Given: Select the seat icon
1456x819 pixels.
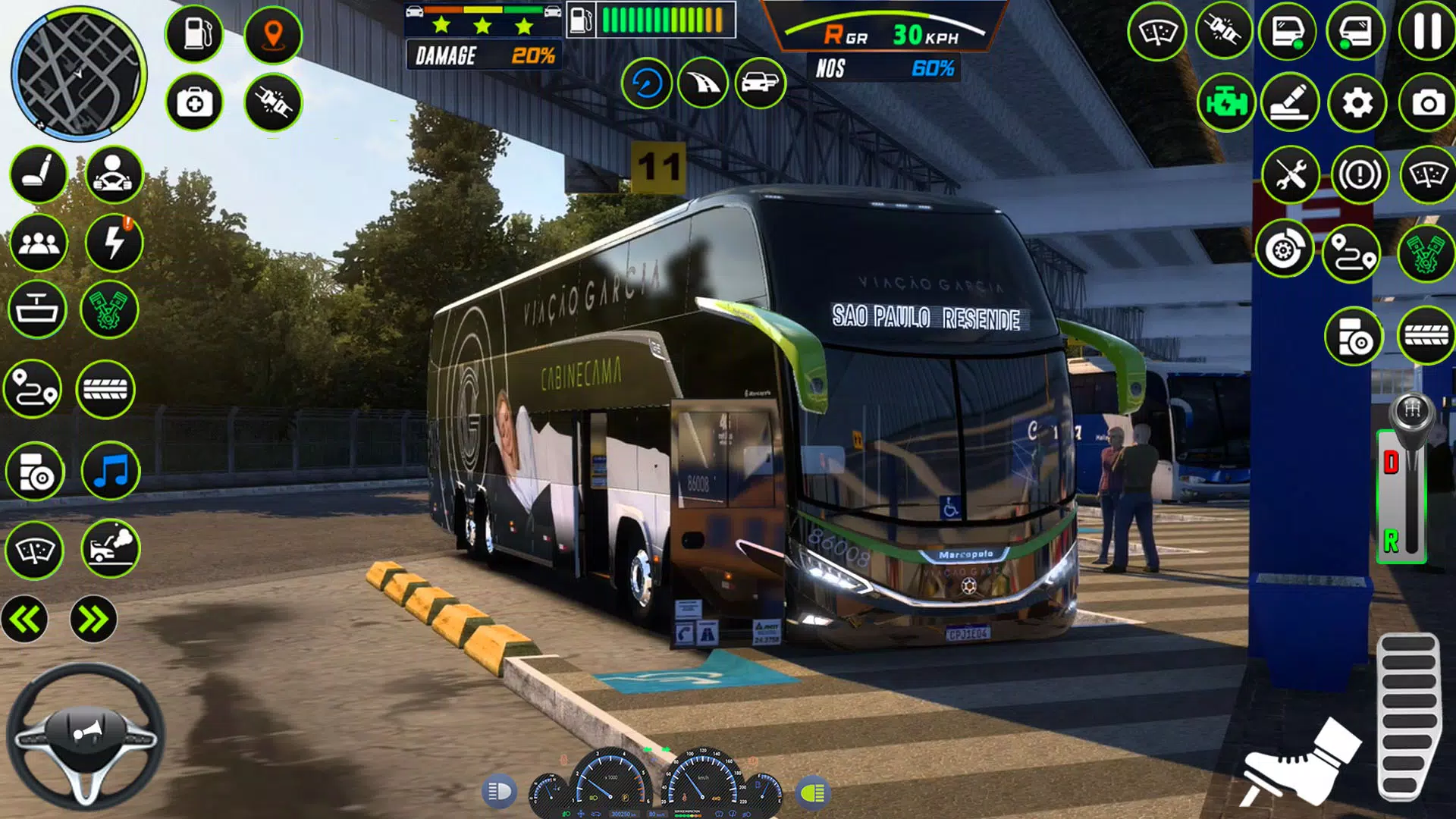Looking at the screenshot, I should 38,174.
